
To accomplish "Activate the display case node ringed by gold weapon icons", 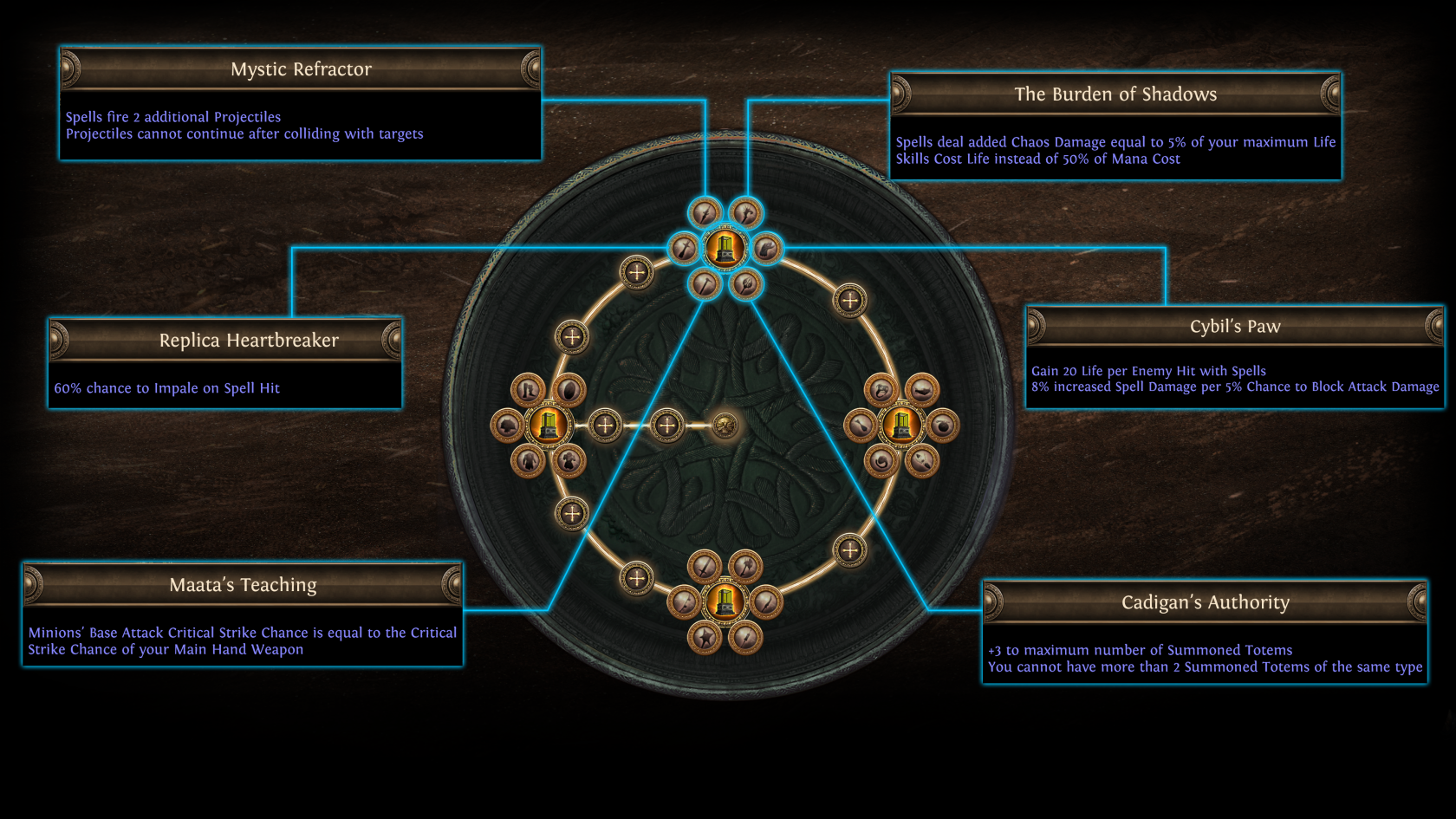I will click(x=725, y=601).
